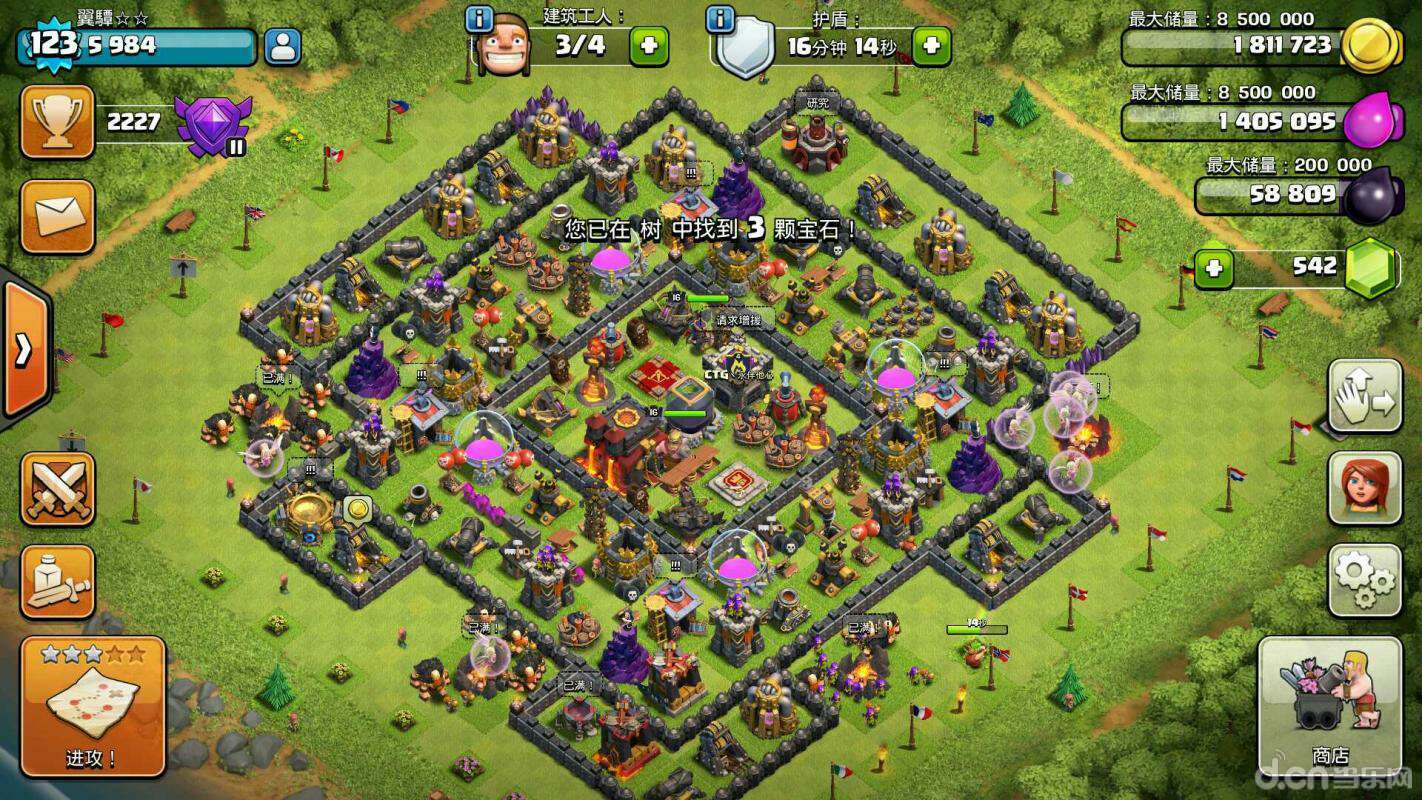Open the player profile button

pos(283,47)
